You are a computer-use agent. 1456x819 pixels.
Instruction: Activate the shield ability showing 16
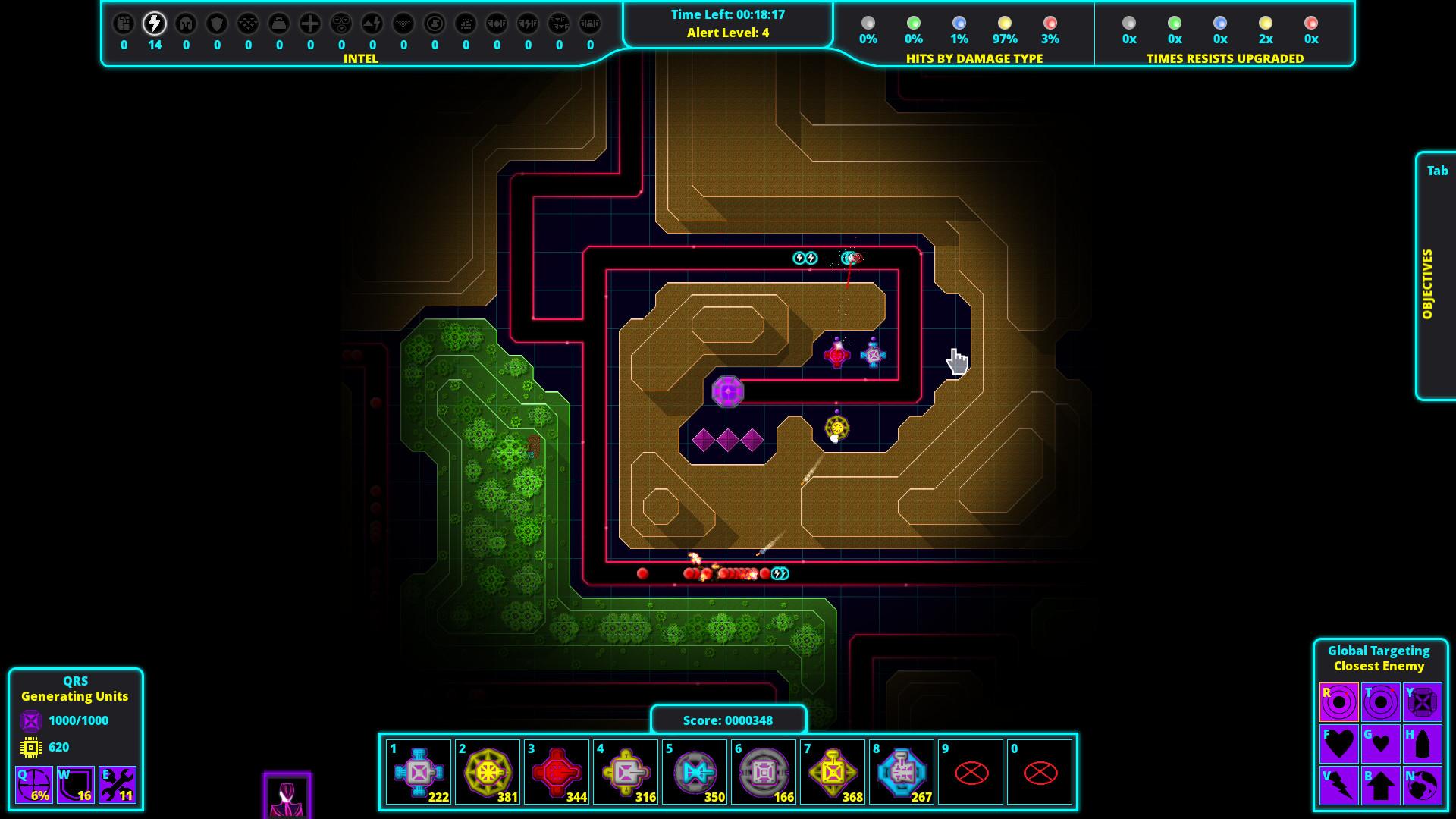(76, 784)
